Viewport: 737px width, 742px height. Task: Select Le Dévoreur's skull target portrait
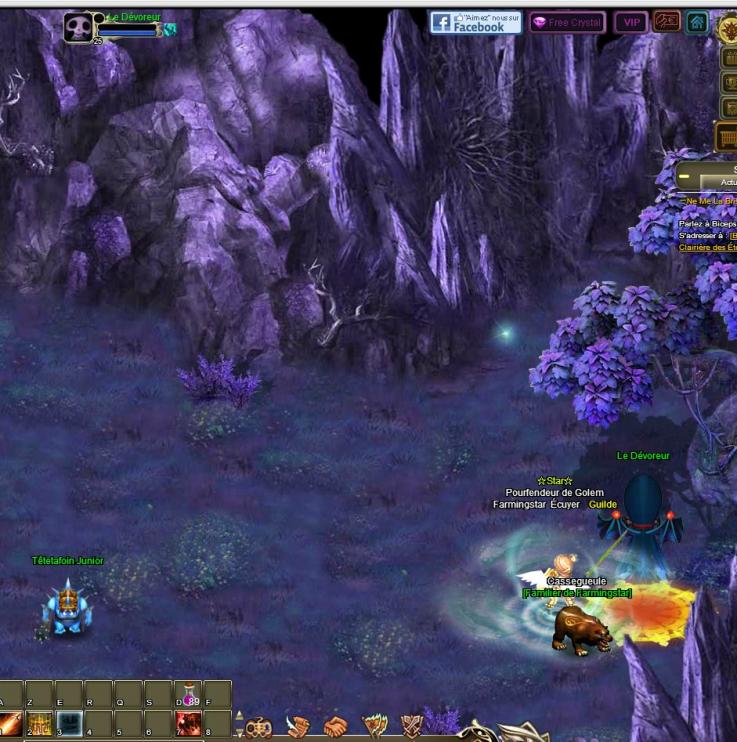point(78,27)
